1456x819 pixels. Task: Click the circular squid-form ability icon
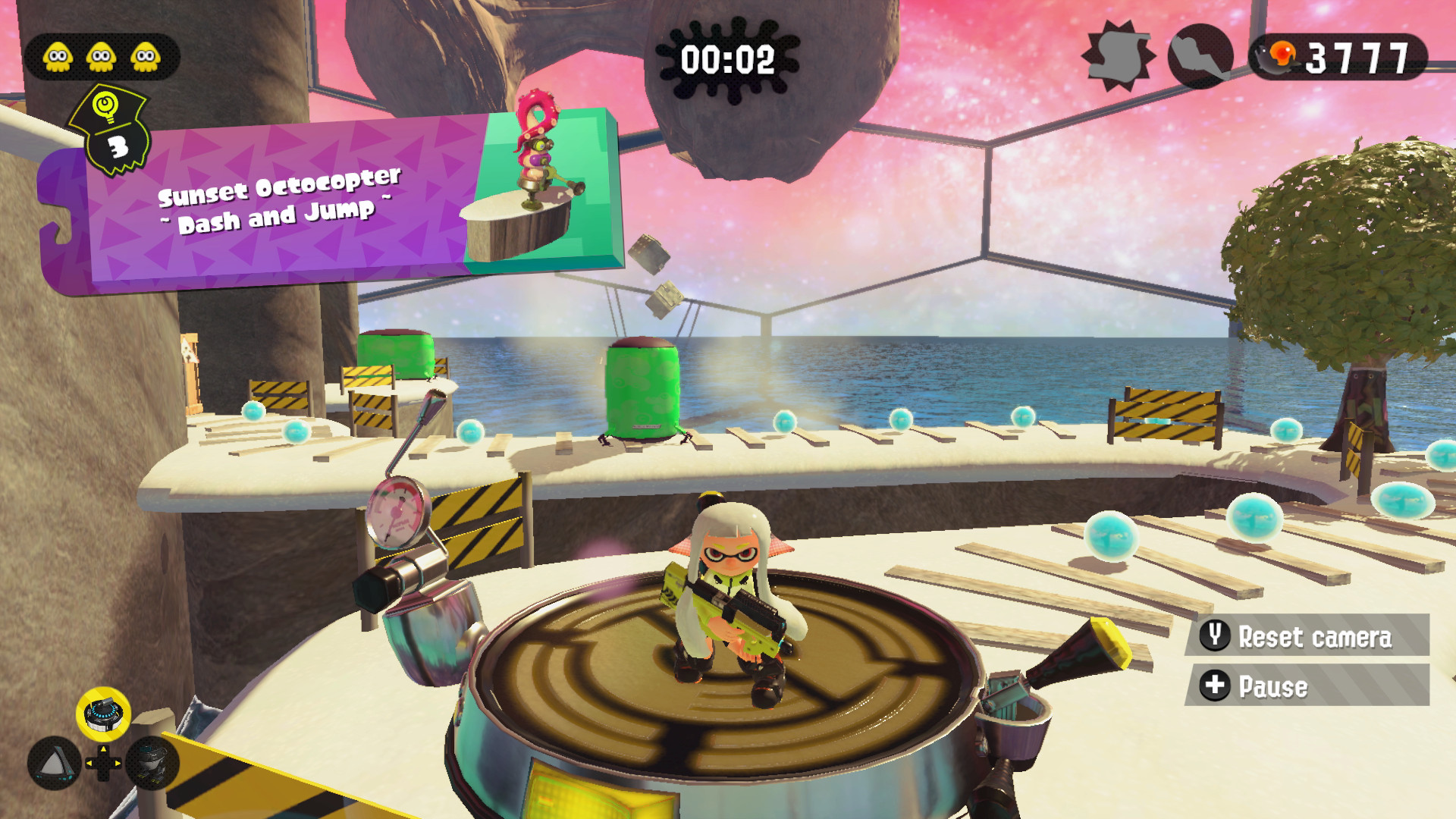pyautogui.click(x=1202, y=57)
